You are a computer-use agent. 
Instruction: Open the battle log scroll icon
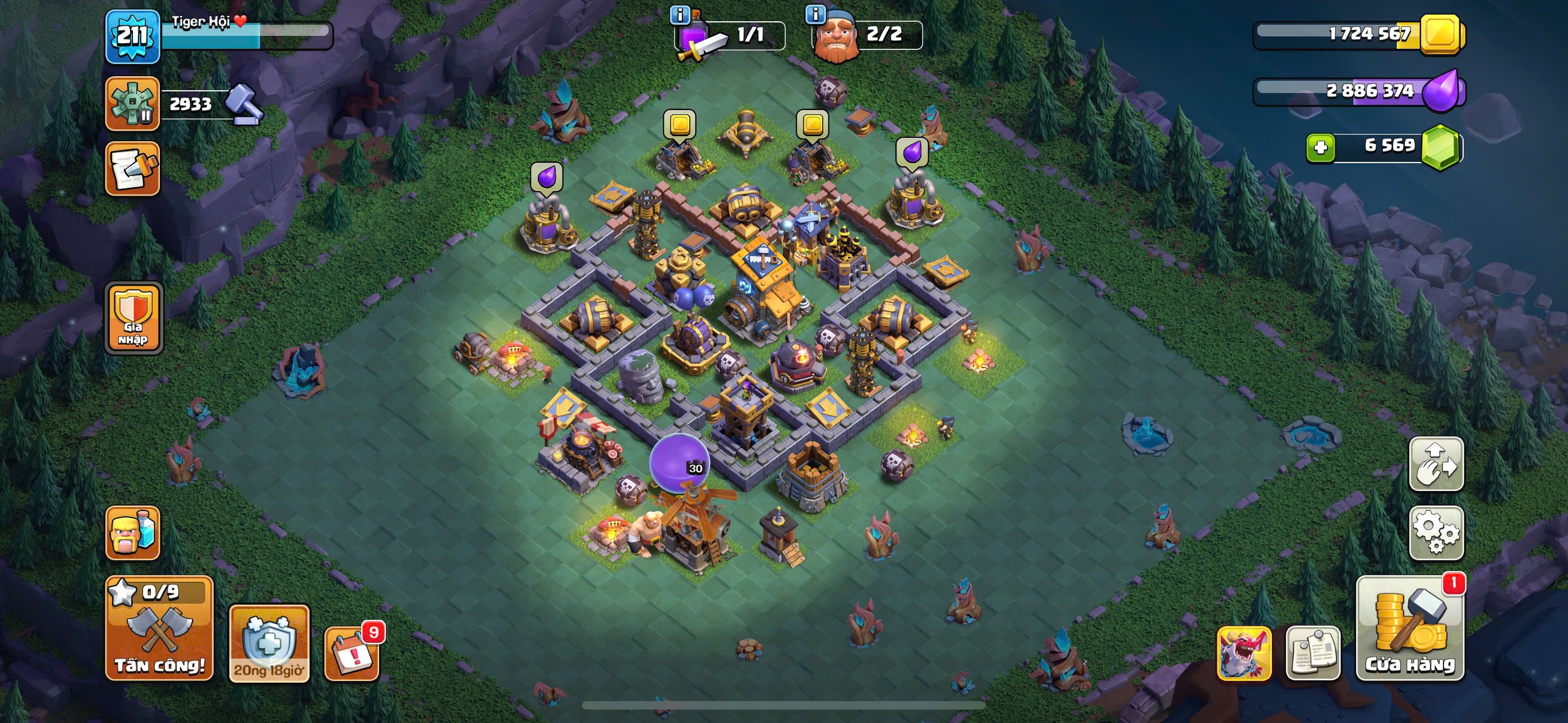[x=132, y=169]
